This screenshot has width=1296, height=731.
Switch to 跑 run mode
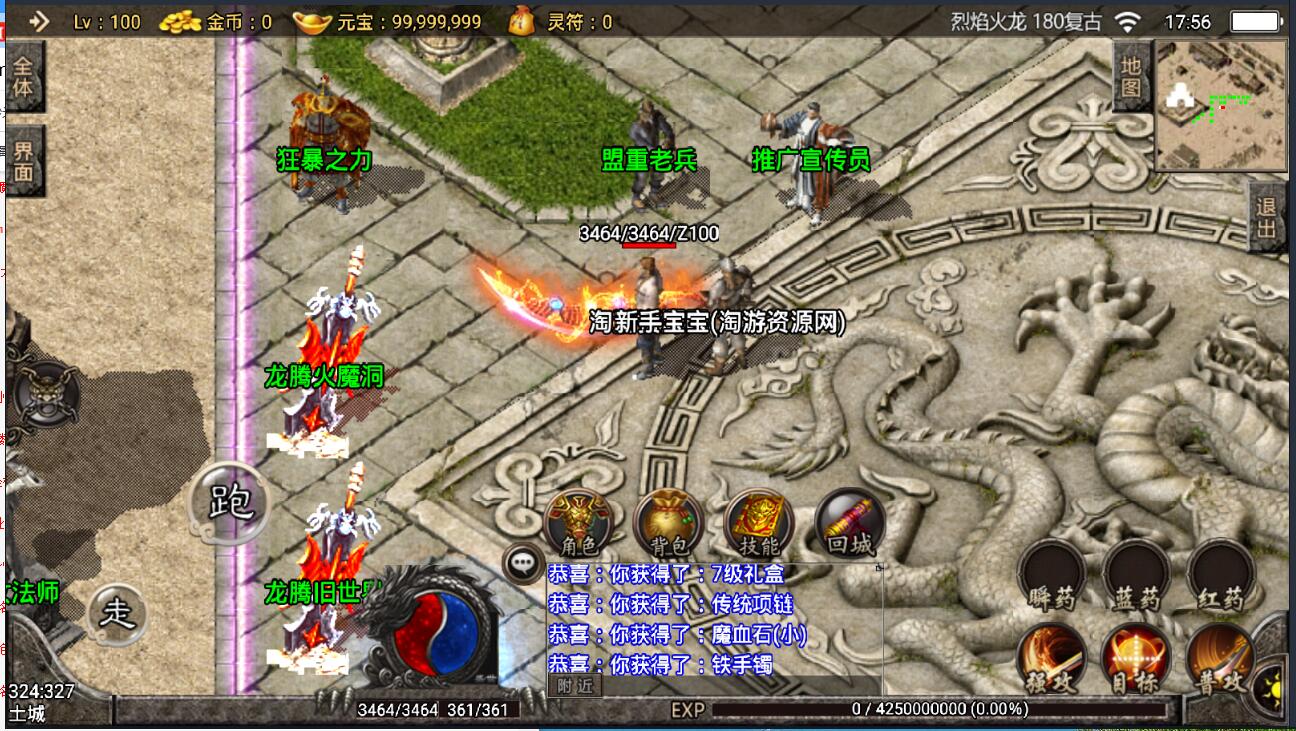[x=230, y=502]
